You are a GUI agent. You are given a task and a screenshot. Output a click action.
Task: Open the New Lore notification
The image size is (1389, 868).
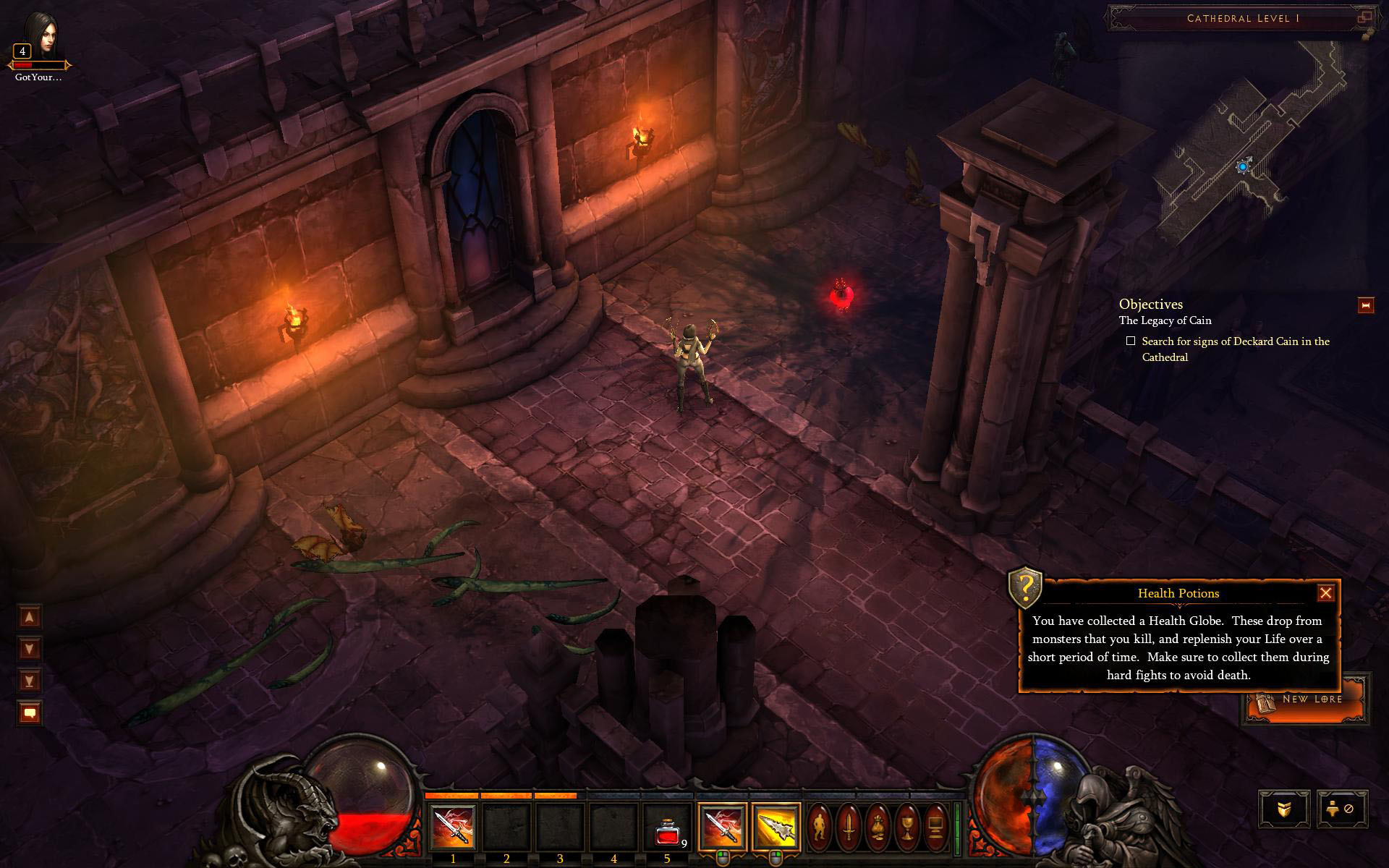(1306, 700)
